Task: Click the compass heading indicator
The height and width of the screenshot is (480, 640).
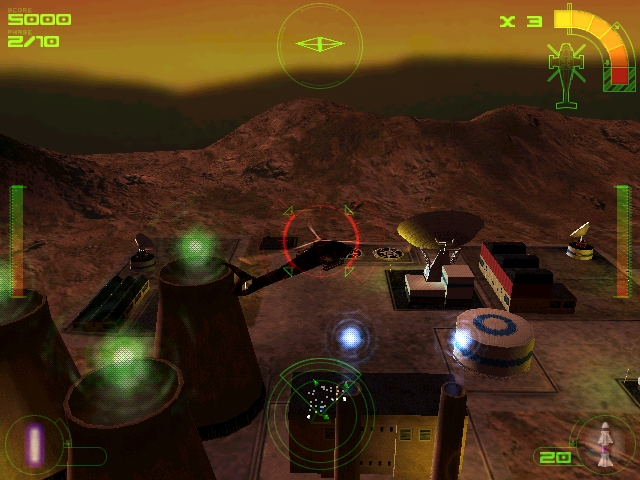Action: [x=320, y=44]
